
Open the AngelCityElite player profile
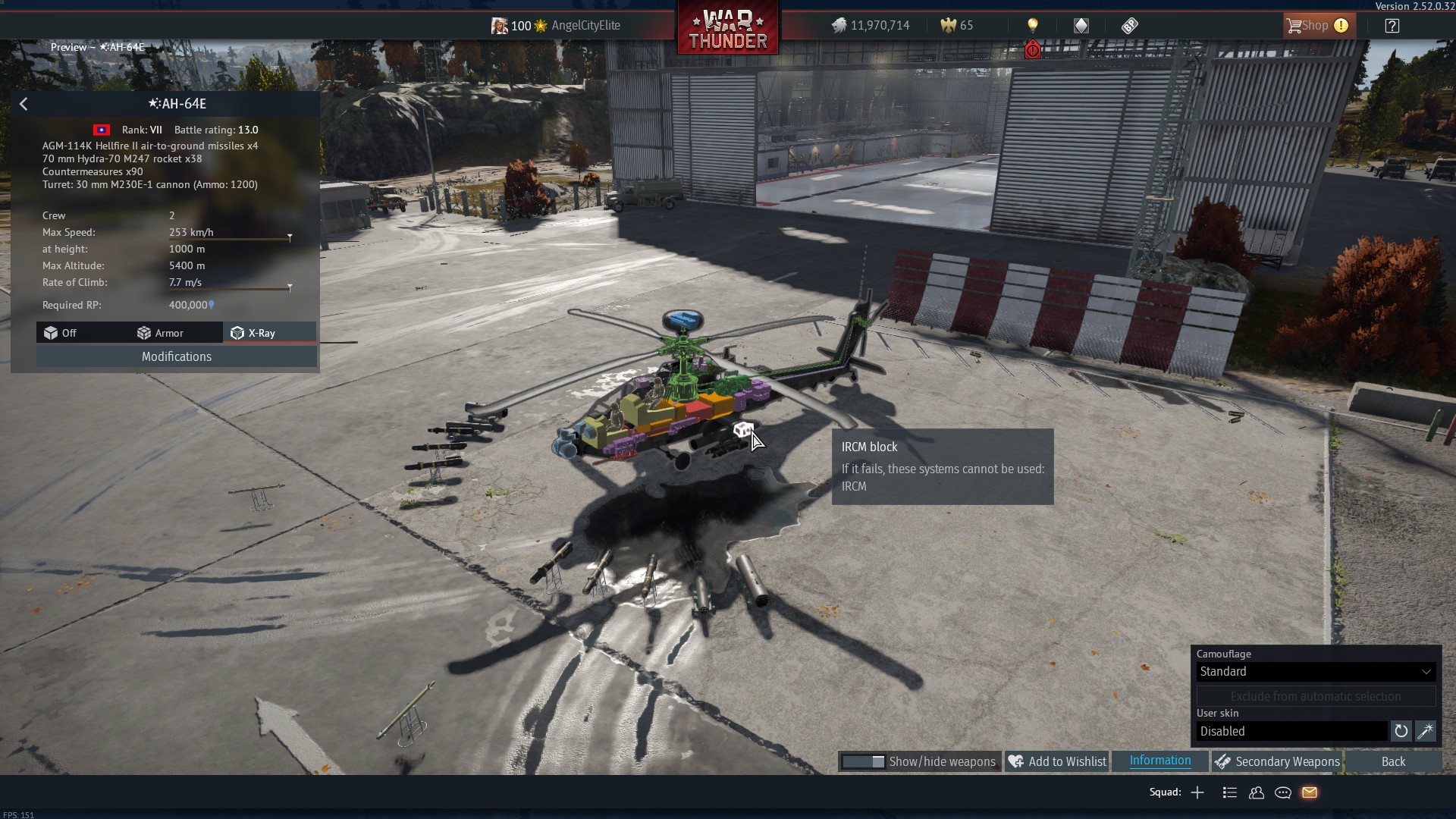click(x=585, y=26)
